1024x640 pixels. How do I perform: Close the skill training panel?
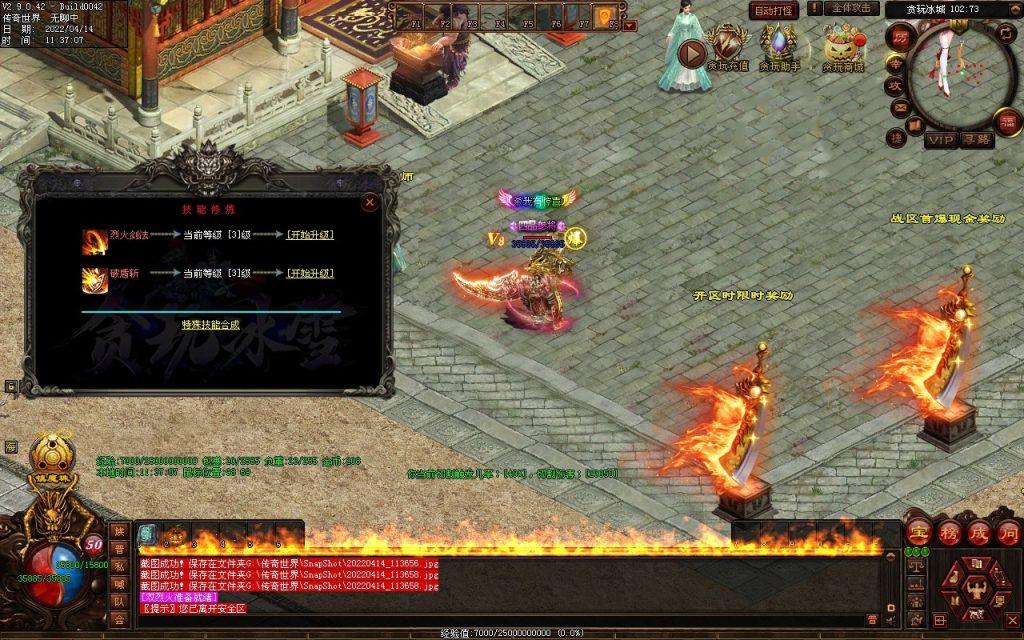tap(370, 202)
